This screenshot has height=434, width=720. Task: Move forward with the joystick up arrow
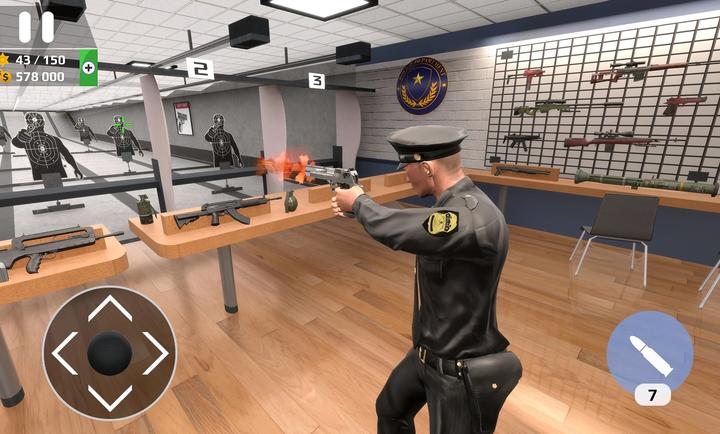(x=109, y=308)
